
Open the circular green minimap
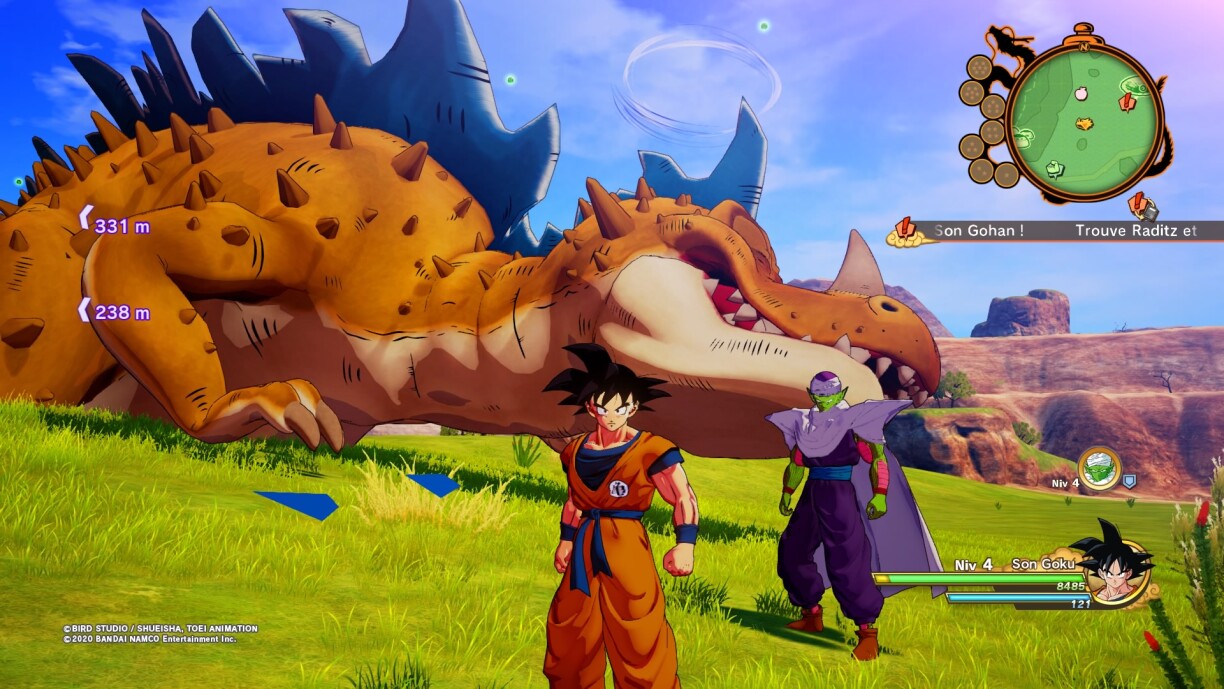point(1085,123)
